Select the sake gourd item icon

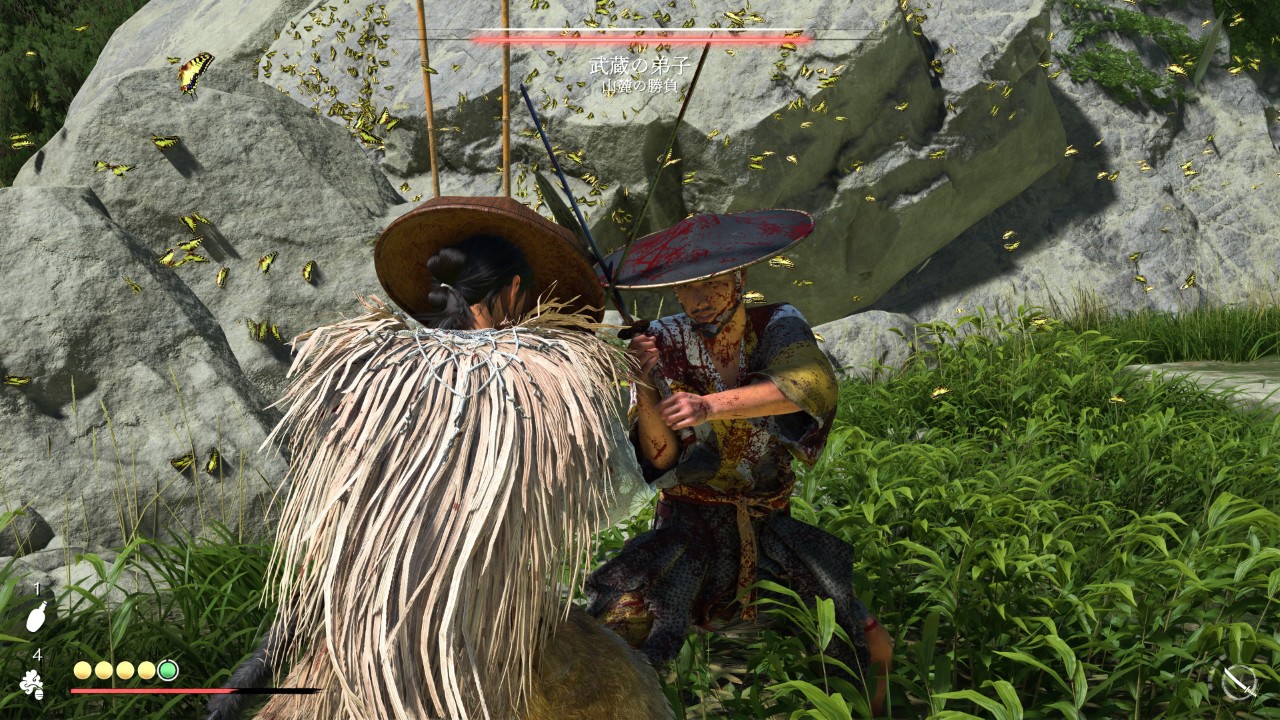pos(36,616)
